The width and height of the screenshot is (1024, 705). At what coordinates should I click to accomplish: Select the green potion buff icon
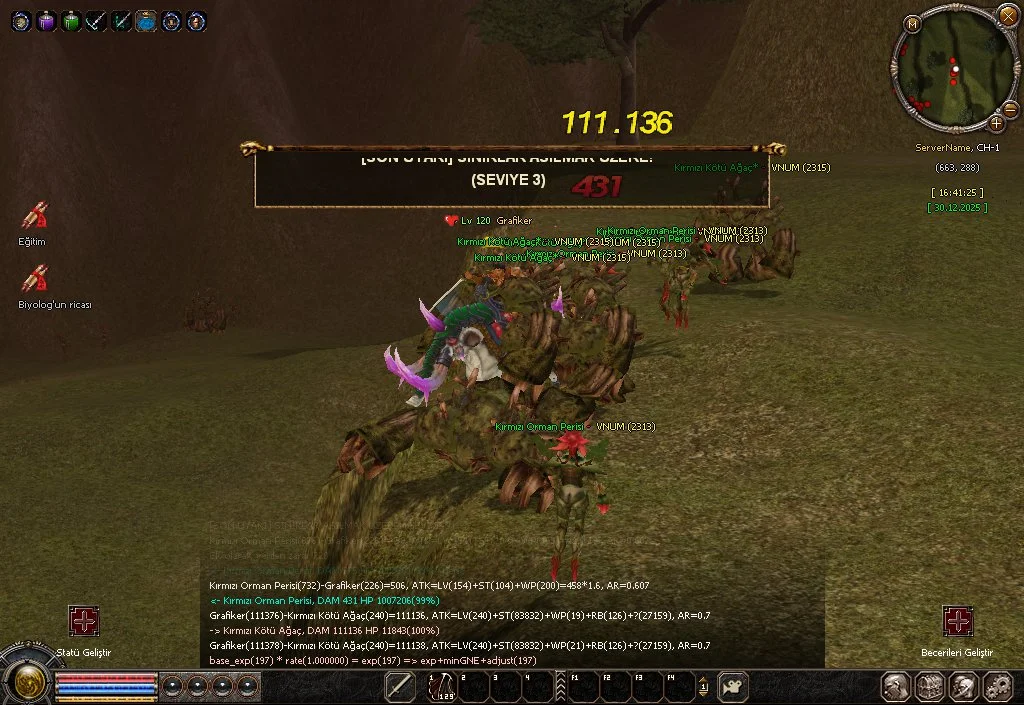pos(71,20)
